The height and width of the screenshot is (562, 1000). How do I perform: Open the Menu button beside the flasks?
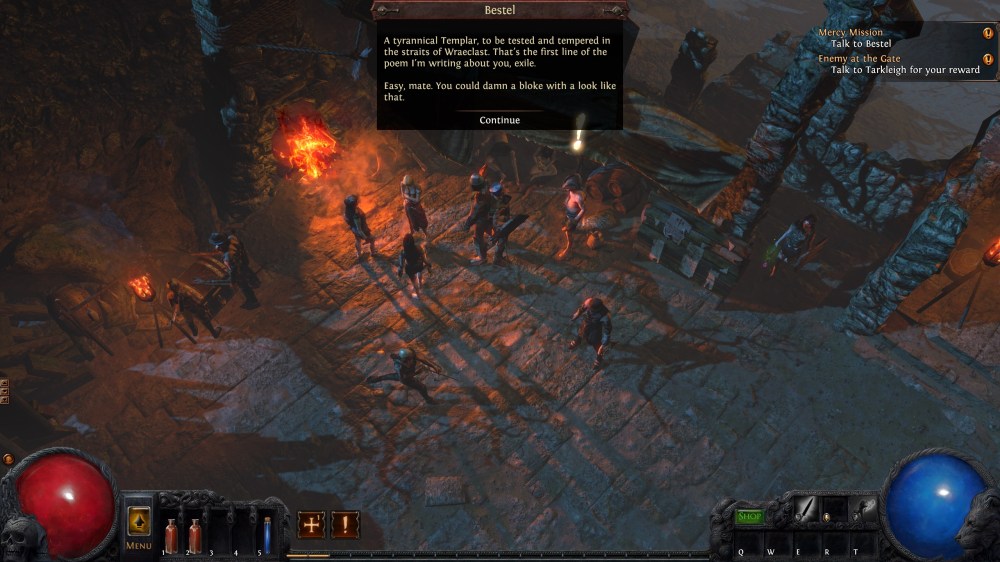point(138,524)
